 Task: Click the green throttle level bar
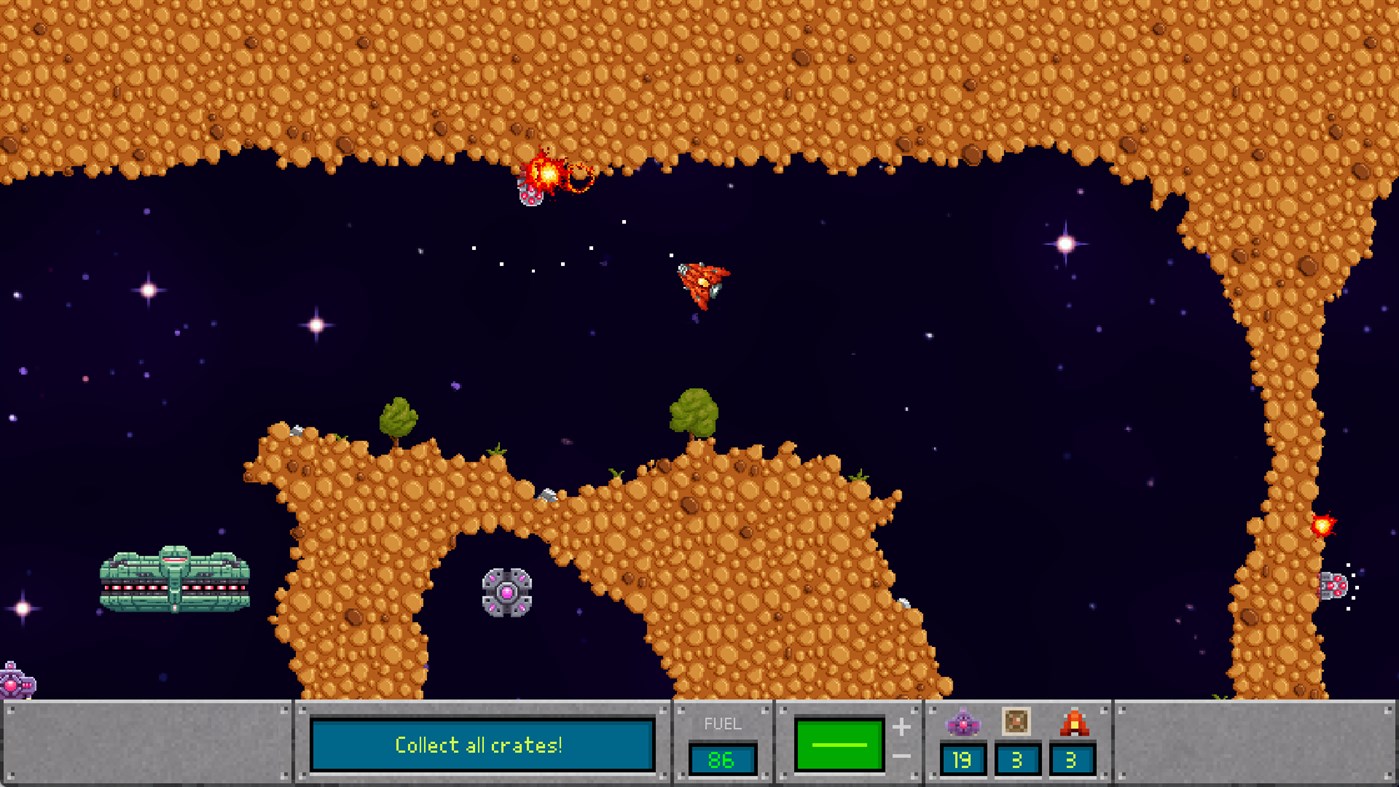click(841, 742)
